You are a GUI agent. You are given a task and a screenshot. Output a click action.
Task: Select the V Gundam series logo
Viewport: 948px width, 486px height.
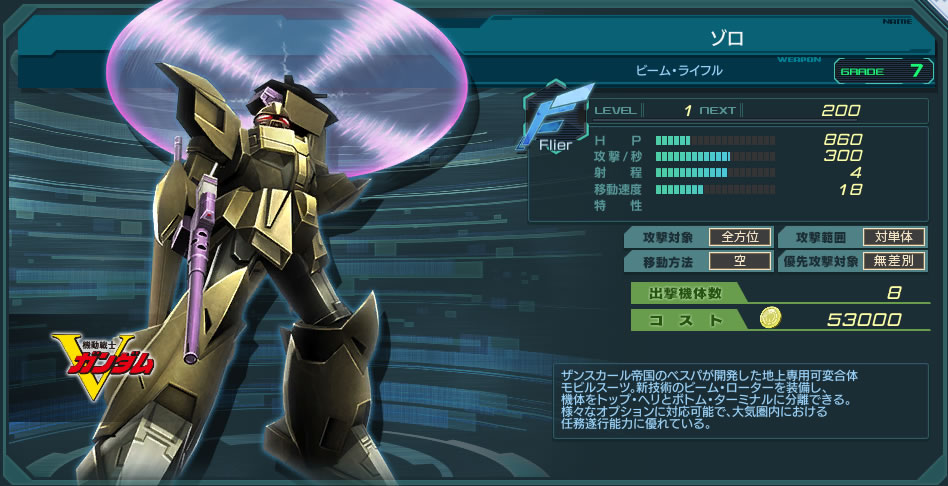click(x=105, y=363)
